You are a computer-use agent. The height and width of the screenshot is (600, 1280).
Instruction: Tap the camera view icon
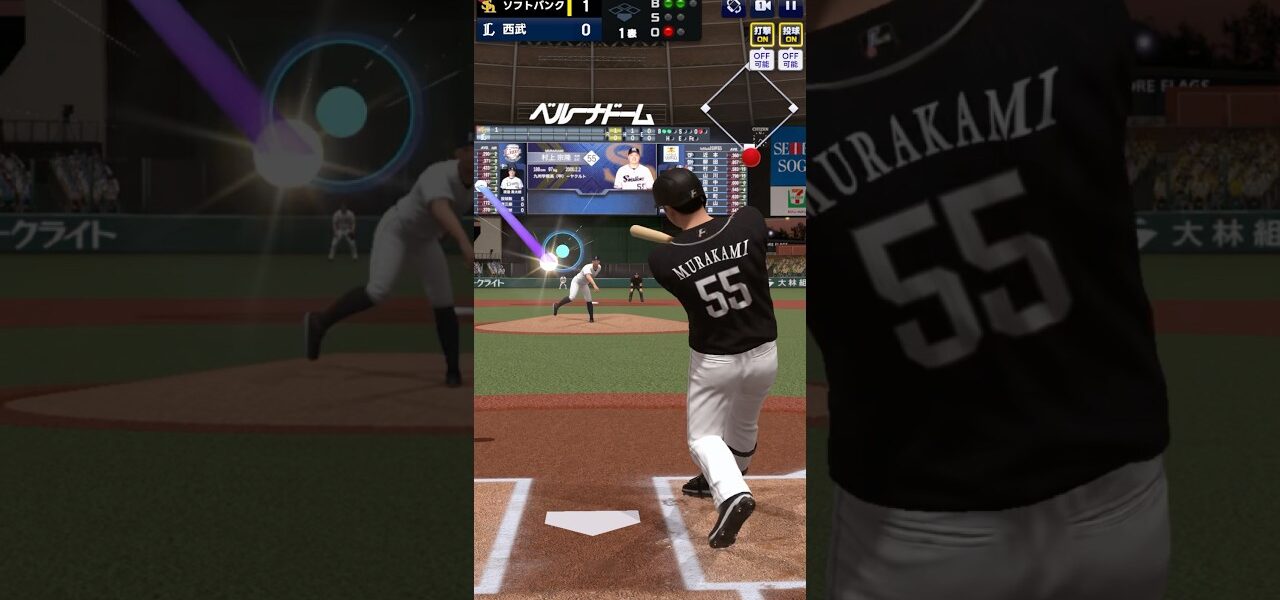pos(762,7)
